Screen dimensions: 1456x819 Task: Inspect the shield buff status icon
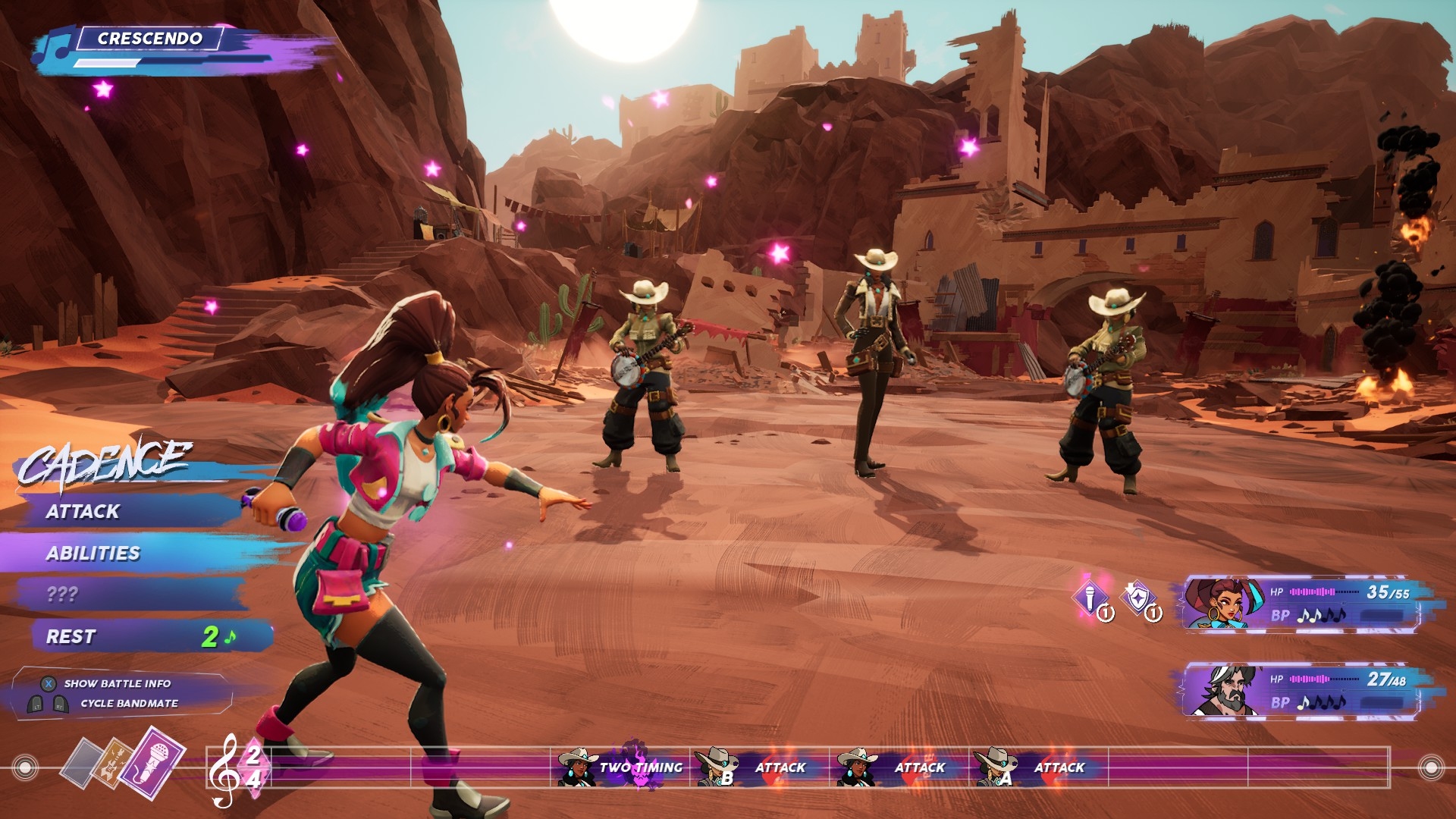coord(1138,599)
